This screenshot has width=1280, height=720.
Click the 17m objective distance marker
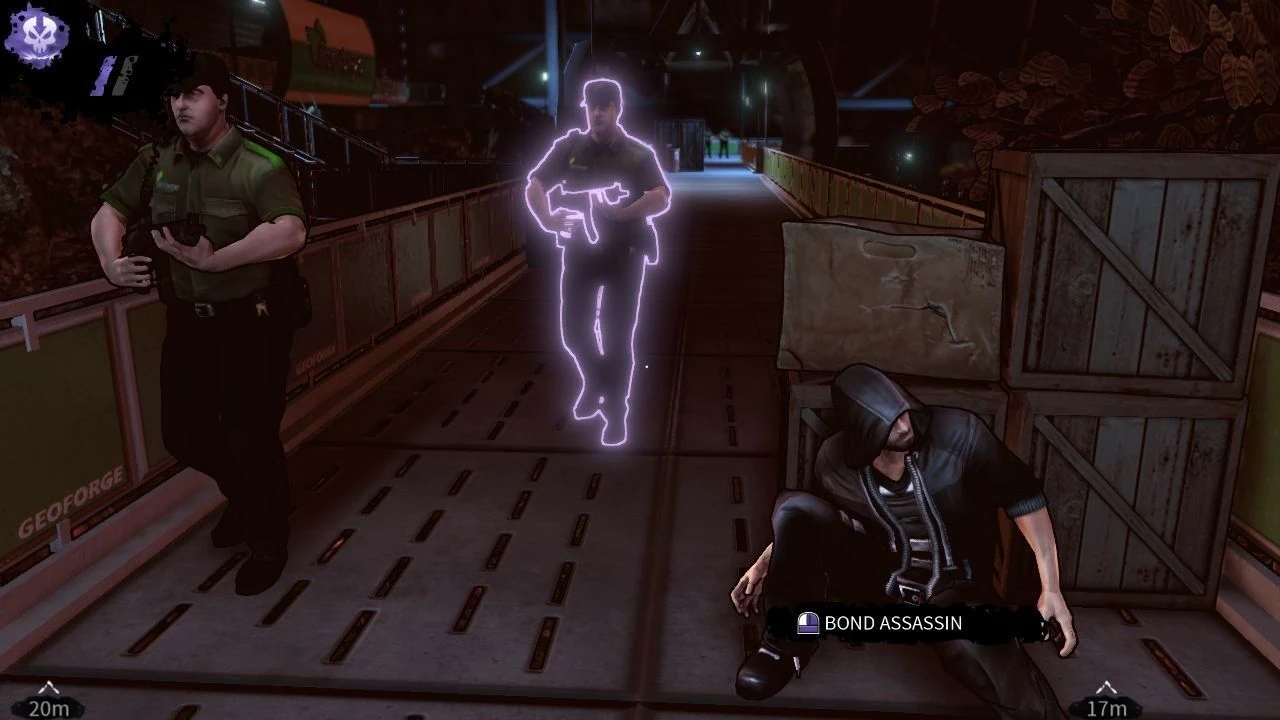[x=1105, y=703]
